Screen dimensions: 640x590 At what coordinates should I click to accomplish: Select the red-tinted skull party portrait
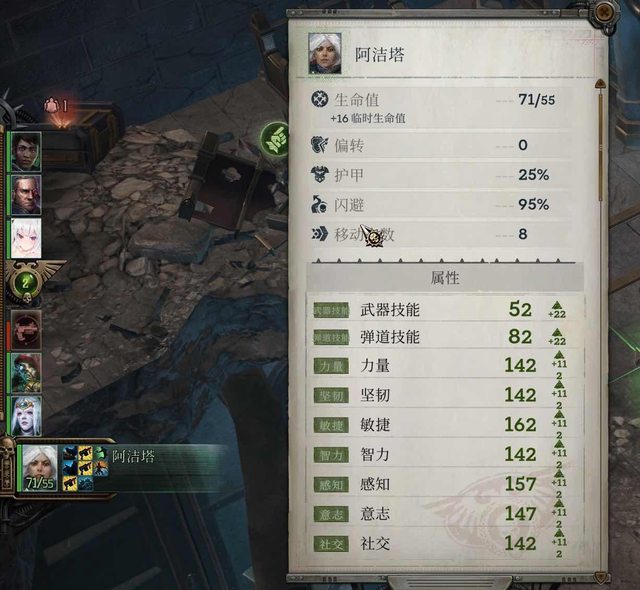pyautogui.click(x=25, y=327)
